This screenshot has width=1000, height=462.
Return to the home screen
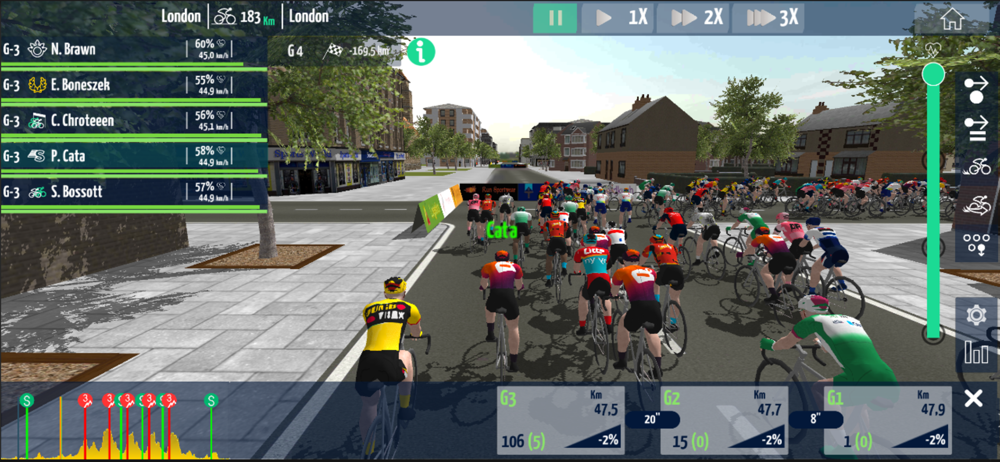[952, 18]
